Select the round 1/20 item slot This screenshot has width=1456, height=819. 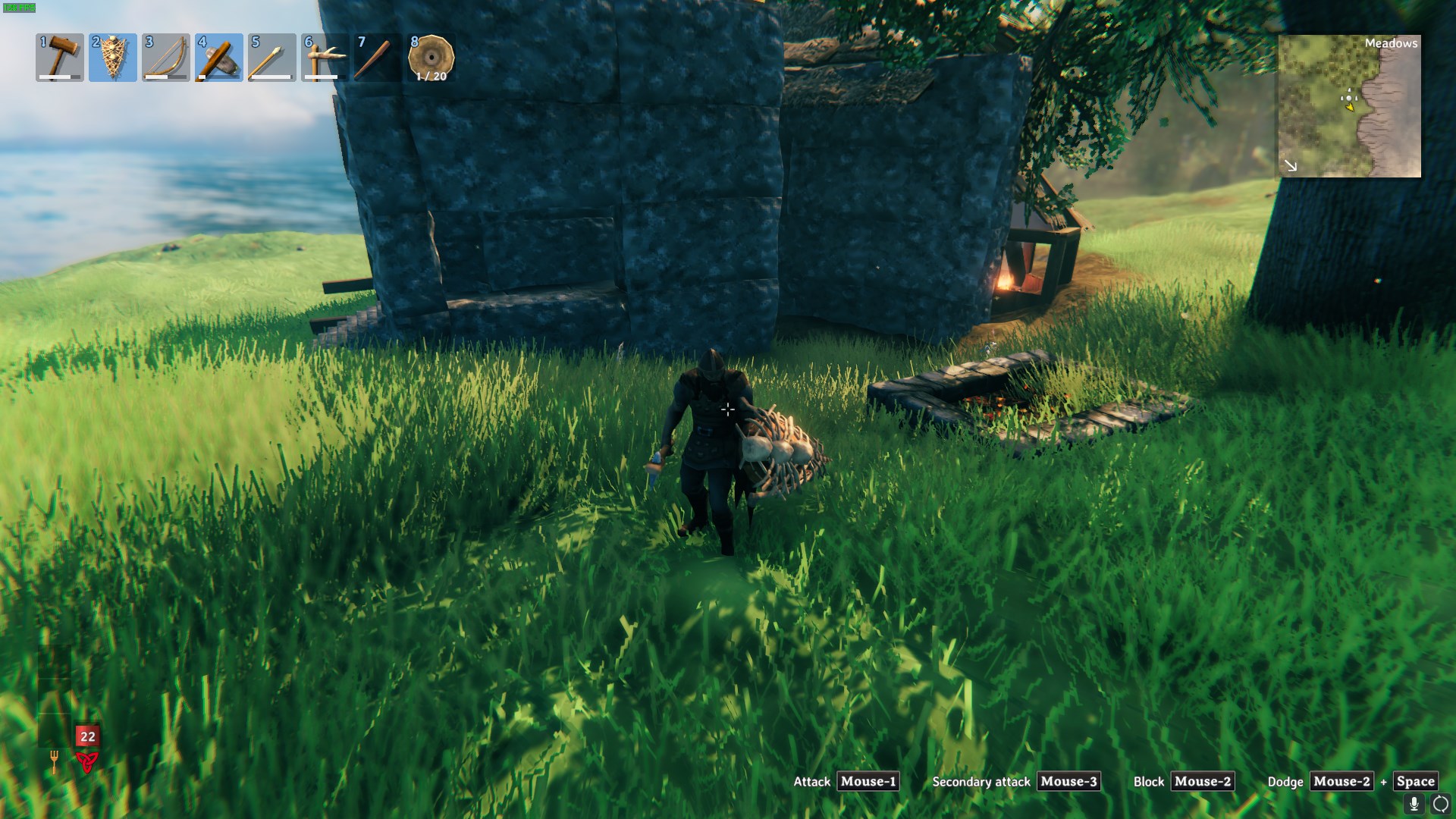point(431,58)
